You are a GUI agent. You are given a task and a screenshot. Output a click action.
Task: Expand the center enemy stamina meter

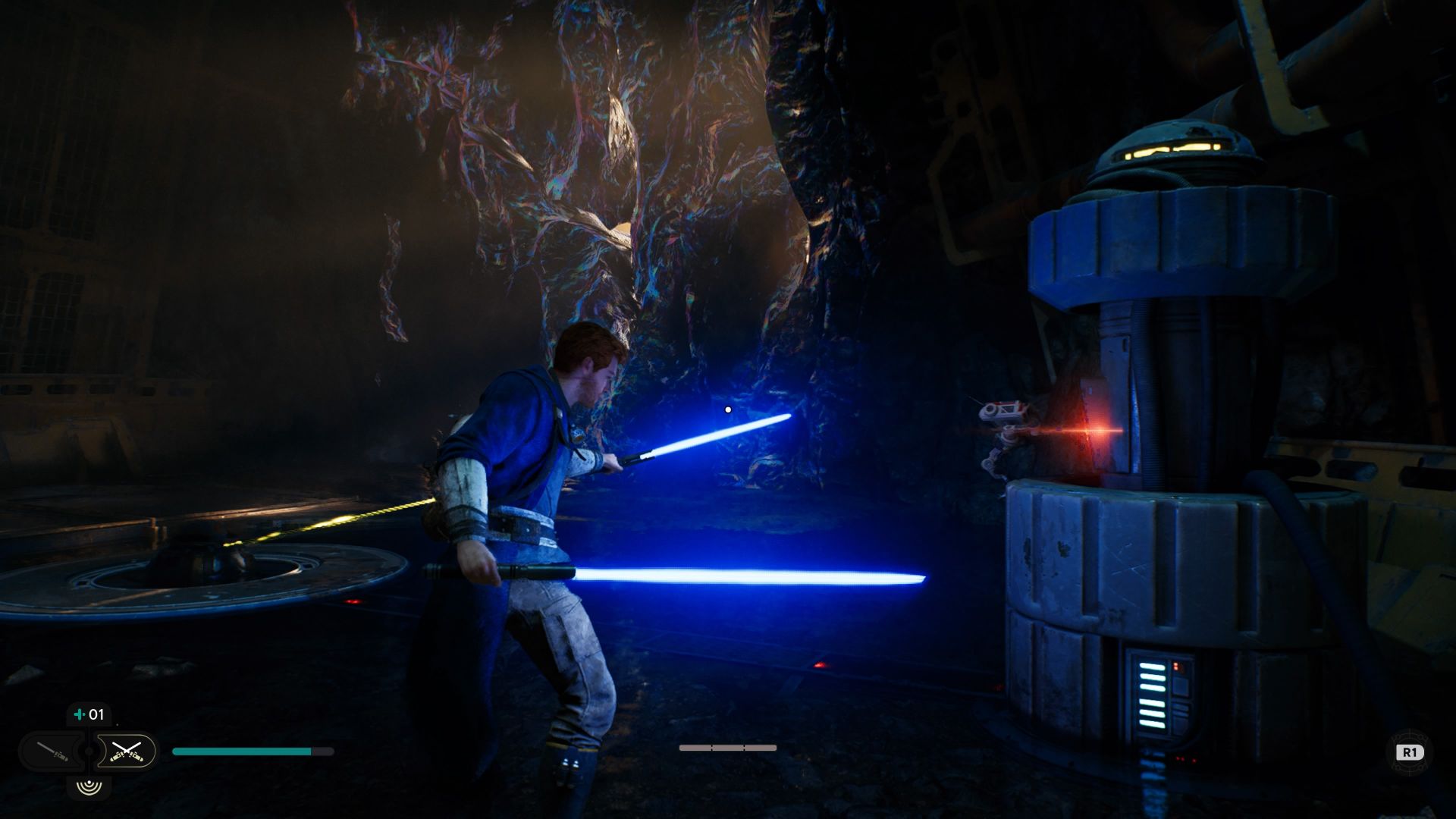tap(728, 746)
